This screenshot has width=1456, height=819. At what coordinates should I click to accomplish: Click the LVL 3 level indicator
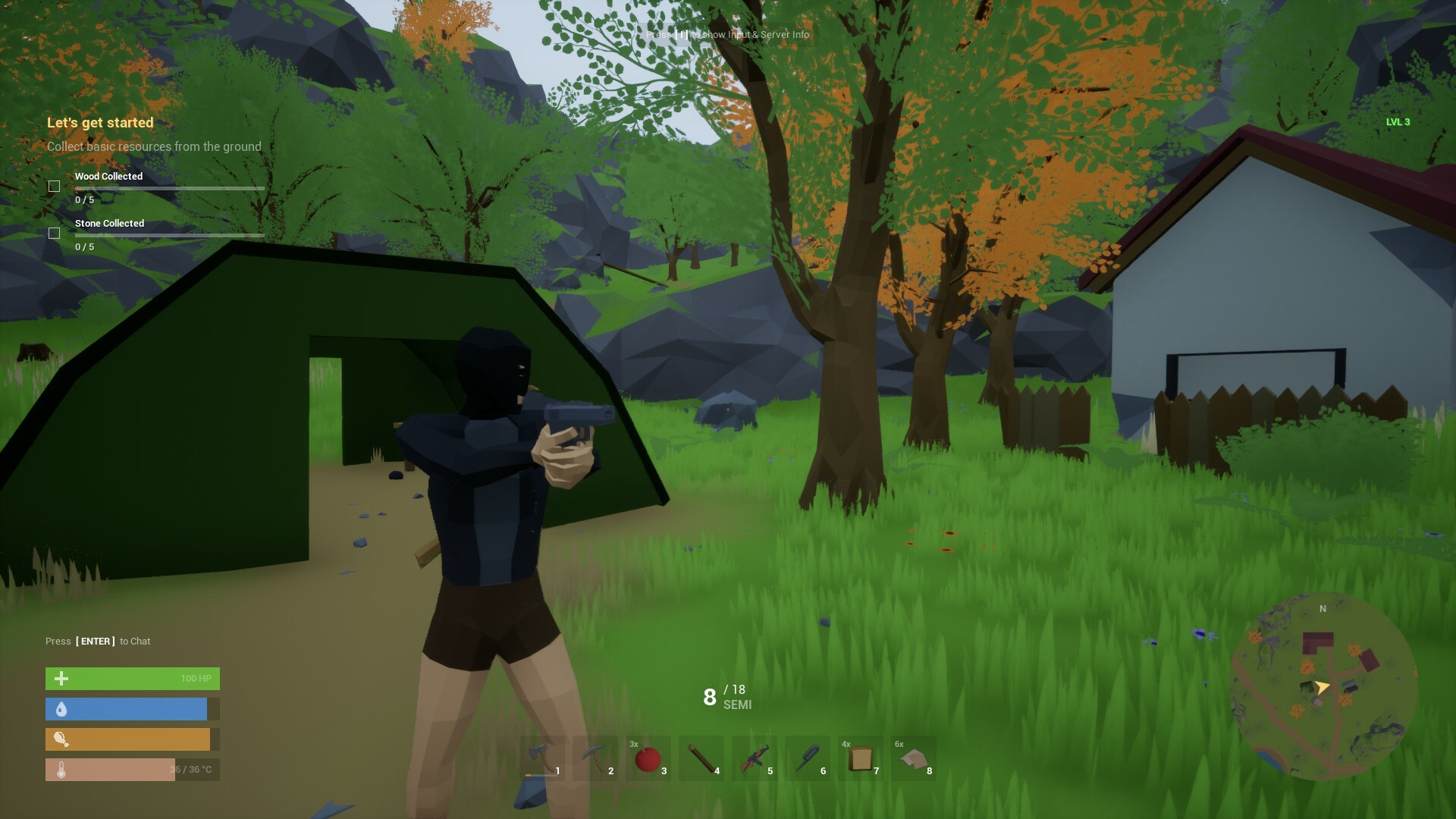[1398, 123]
